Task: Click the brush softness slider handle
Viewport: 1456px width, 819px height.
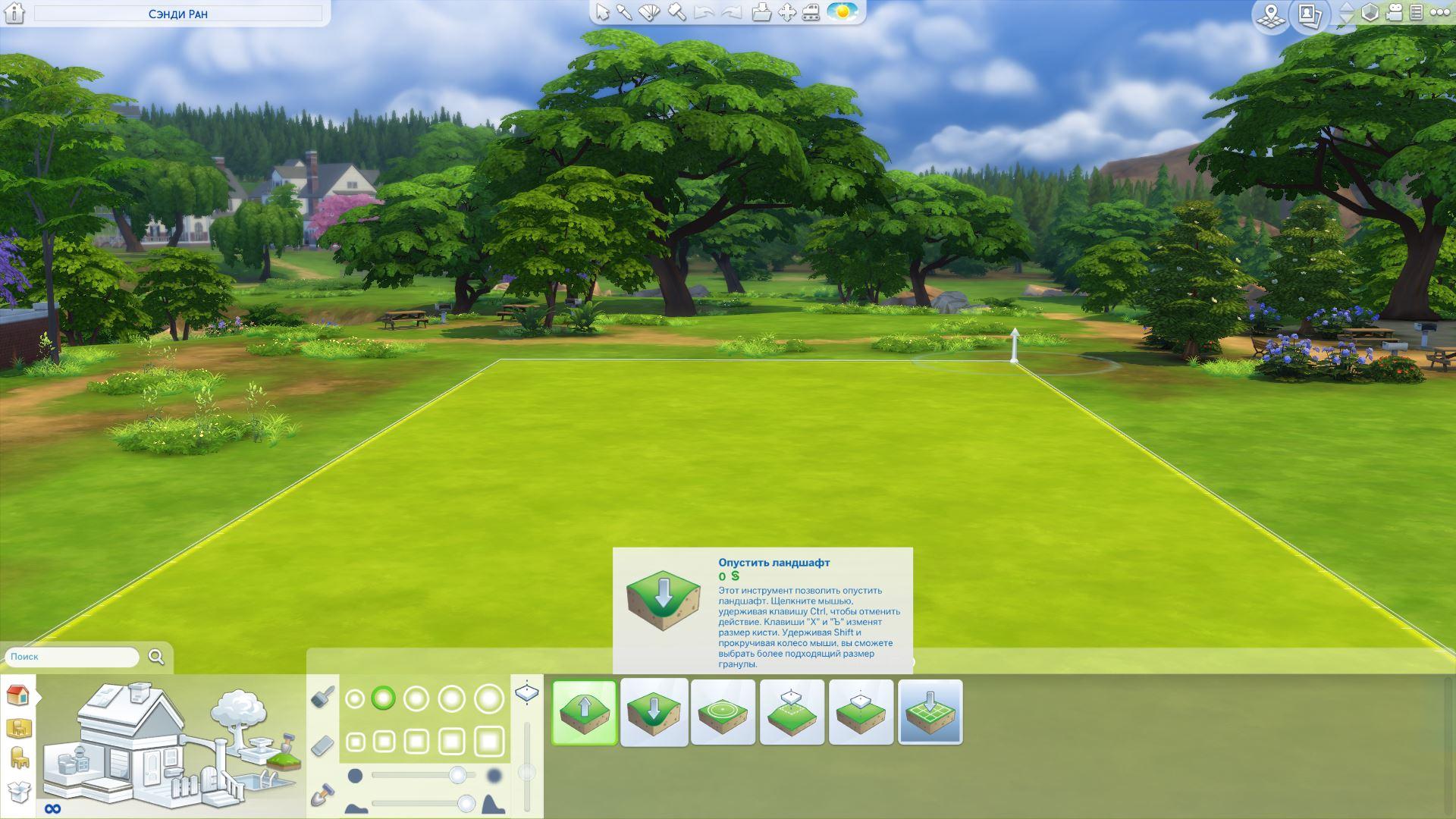Action: click(x=457, y=775)
